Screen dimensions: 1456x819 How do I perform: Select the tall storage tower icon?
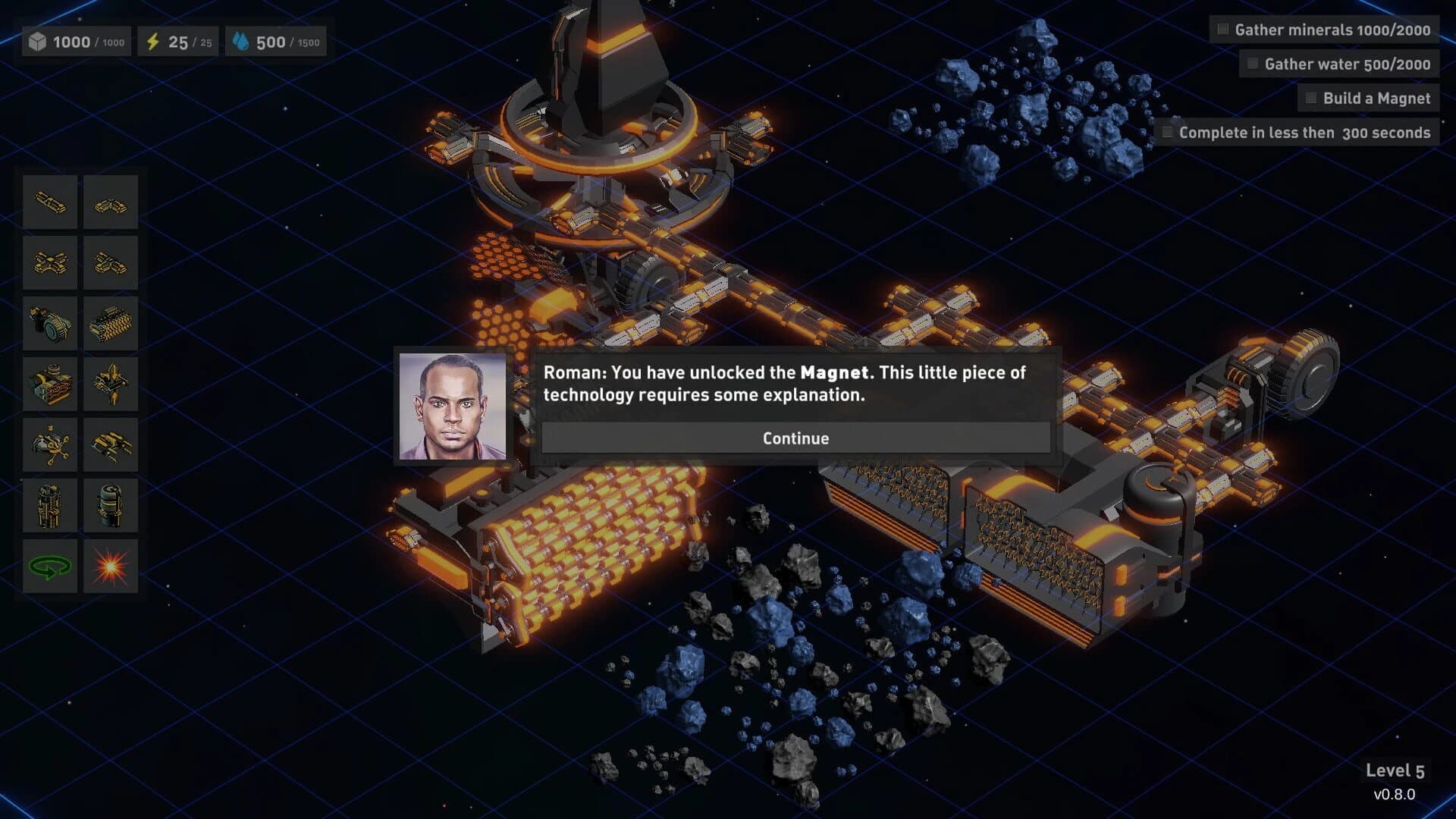[49, 505]
